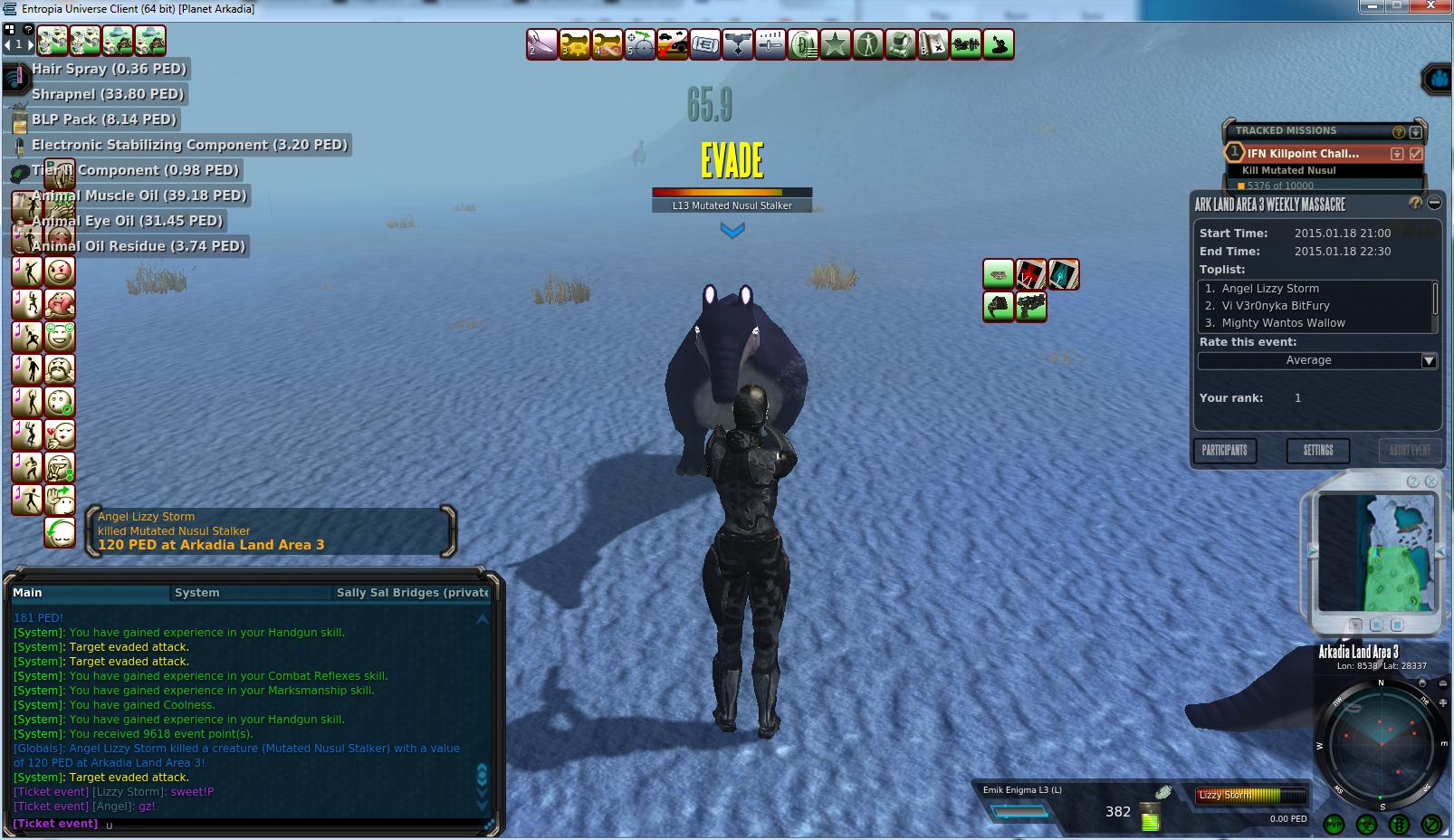1454x840 pixels.
Task: Click the minimap of Arkadia Land Area 3
Action: (x=1375, y=552)
